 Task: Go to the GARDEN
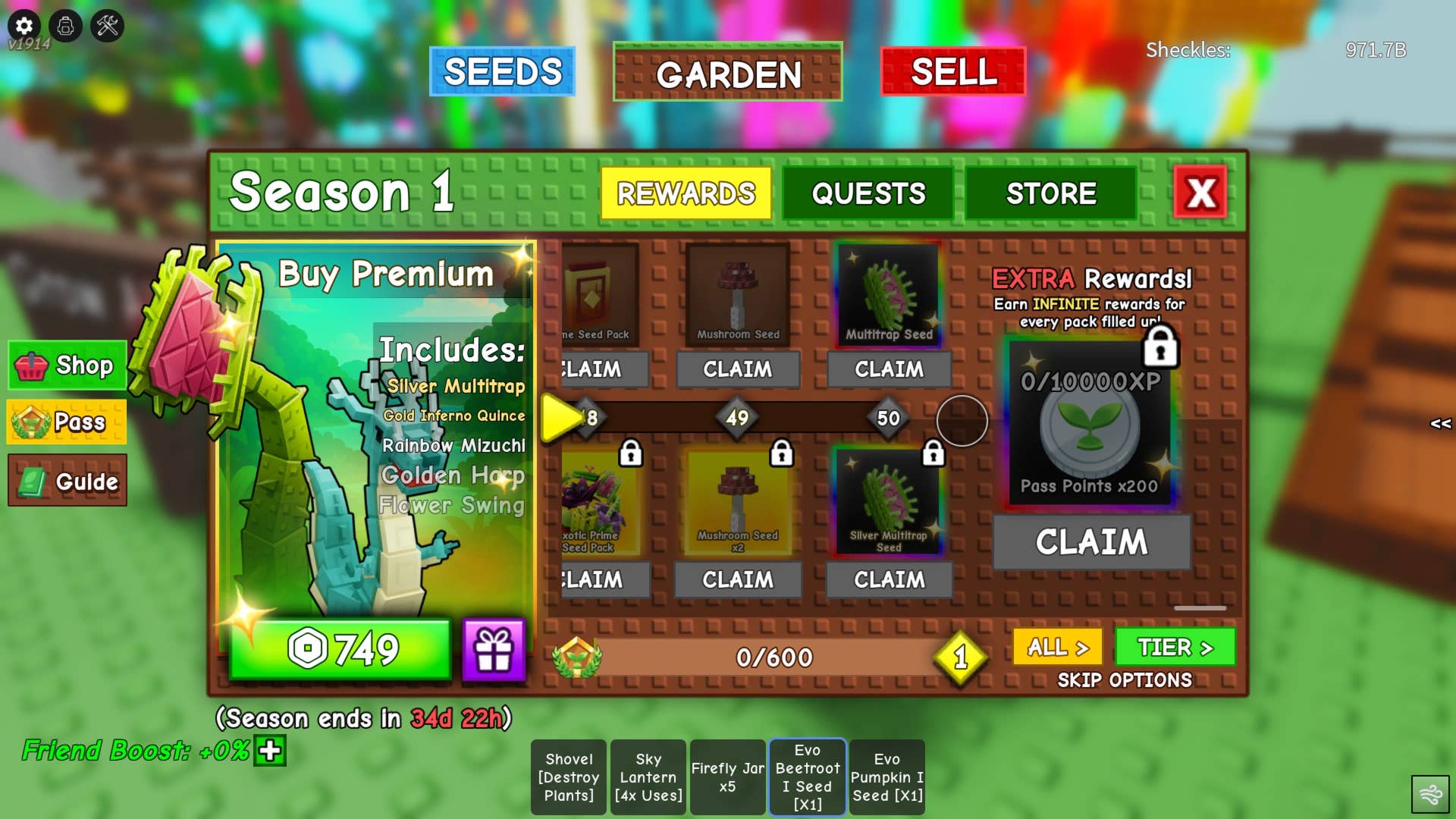[727, 74]
